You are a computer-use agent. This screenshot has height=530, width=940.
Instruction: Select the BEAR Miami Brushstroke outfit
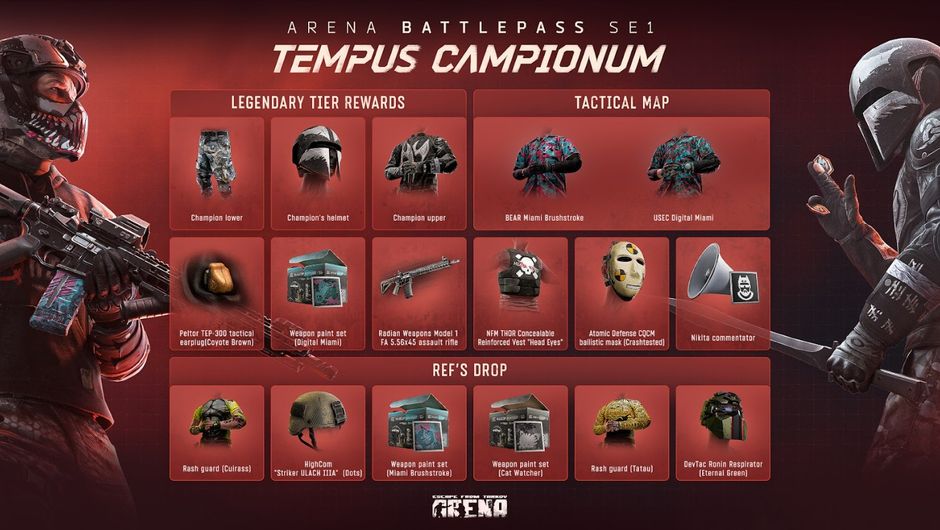pos(547,173)
